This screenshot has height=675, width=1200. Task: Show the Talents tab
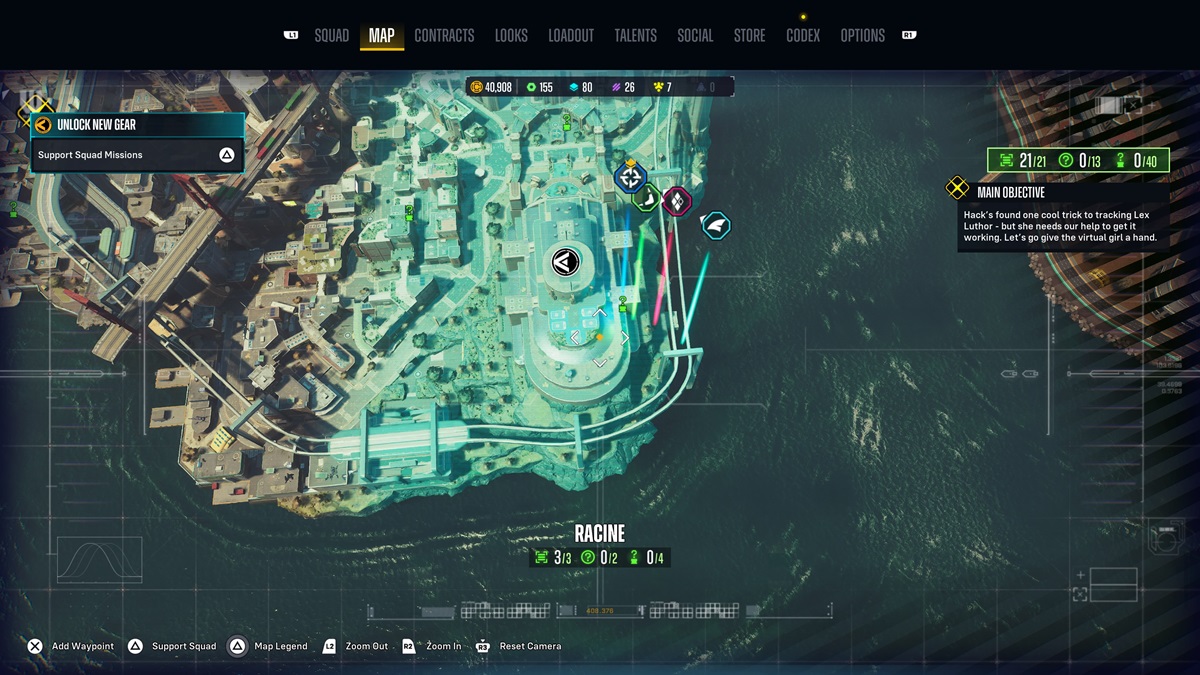[635, 36]
